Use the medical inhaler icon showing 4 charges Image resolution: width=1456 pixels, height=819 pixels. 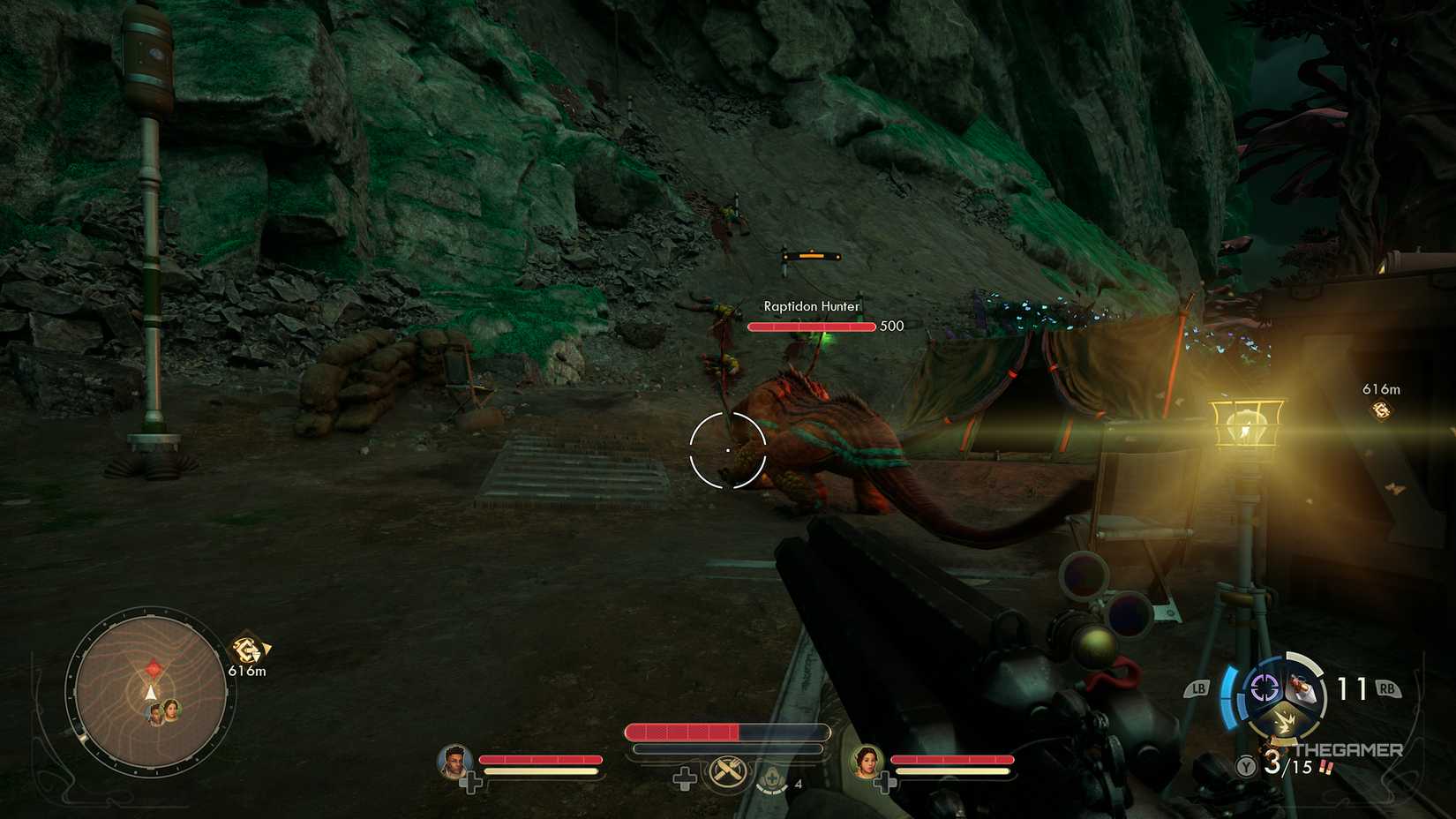pyautogui.click(x=772, y=778)
